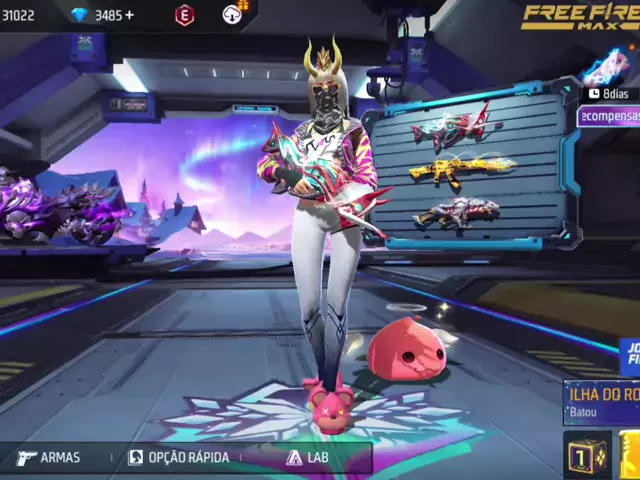Open the Recompensas rewards banner
Screen dimensions: 640x480
tap(610, 117)
